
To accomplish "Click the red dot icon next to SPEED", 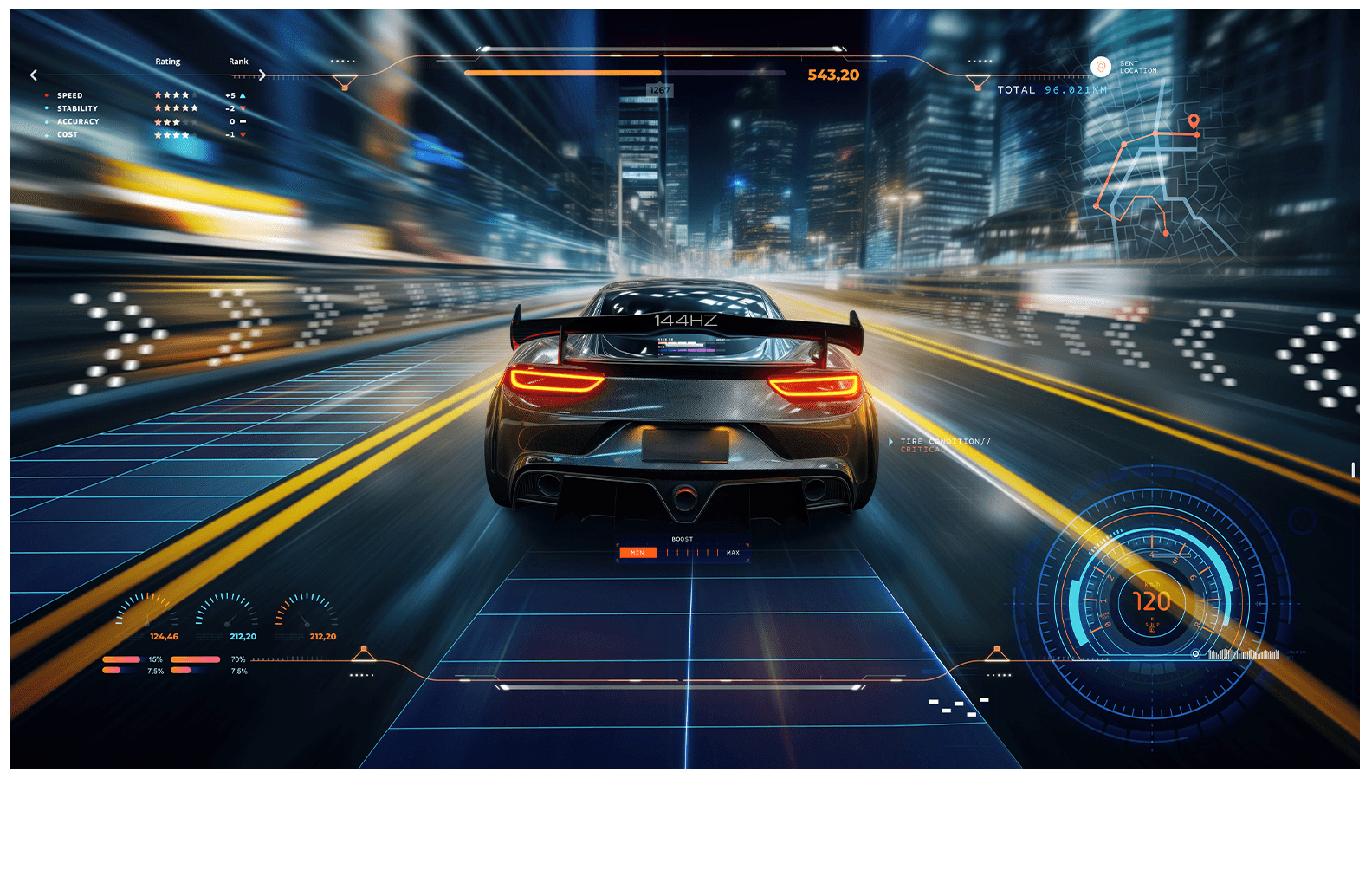I will coord(47,95).
